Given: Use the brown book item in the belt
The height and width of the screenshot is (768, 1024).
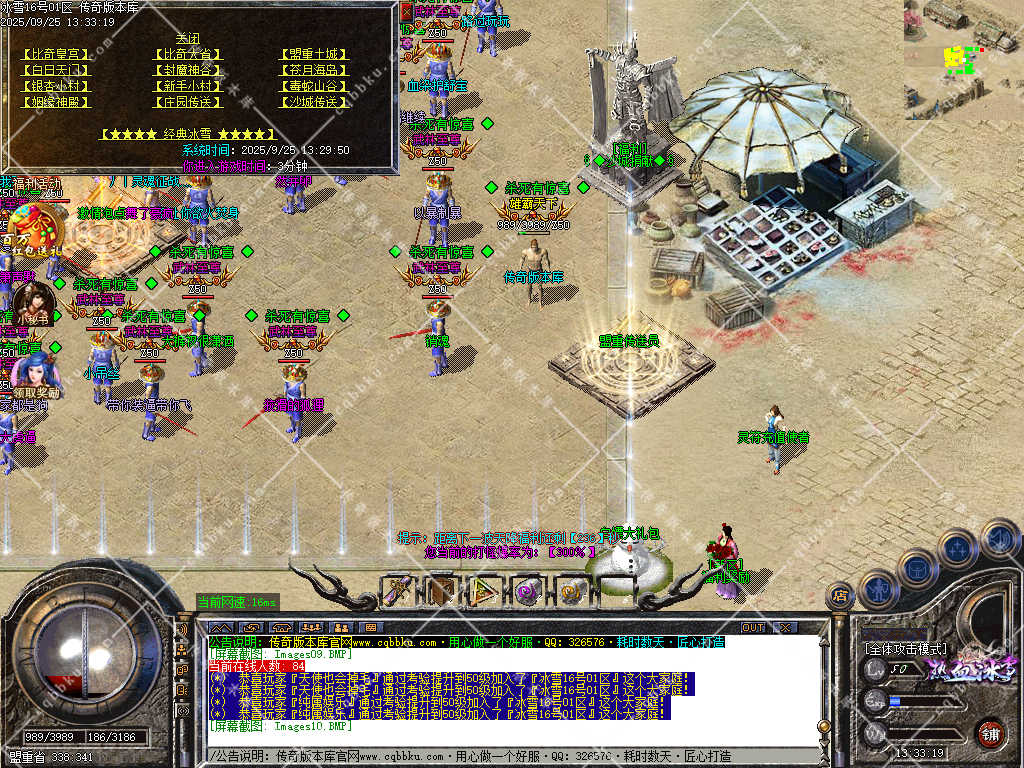Looking at the screenshot, I should pyautogui.click(x=442, y=591).
